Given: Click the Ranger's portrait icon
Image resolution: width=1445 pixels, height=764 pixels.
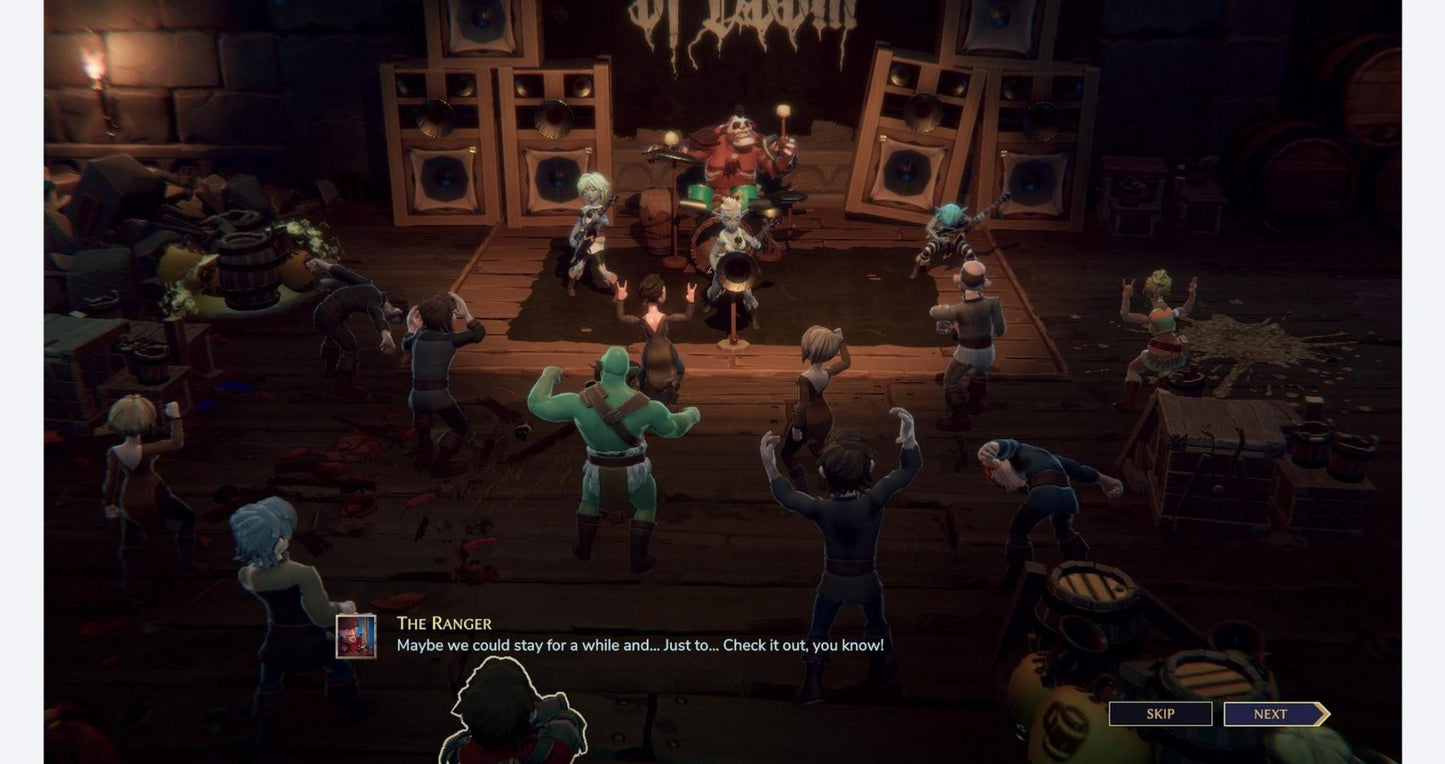Looking at the screenshot, I should [x=355, y=636].
